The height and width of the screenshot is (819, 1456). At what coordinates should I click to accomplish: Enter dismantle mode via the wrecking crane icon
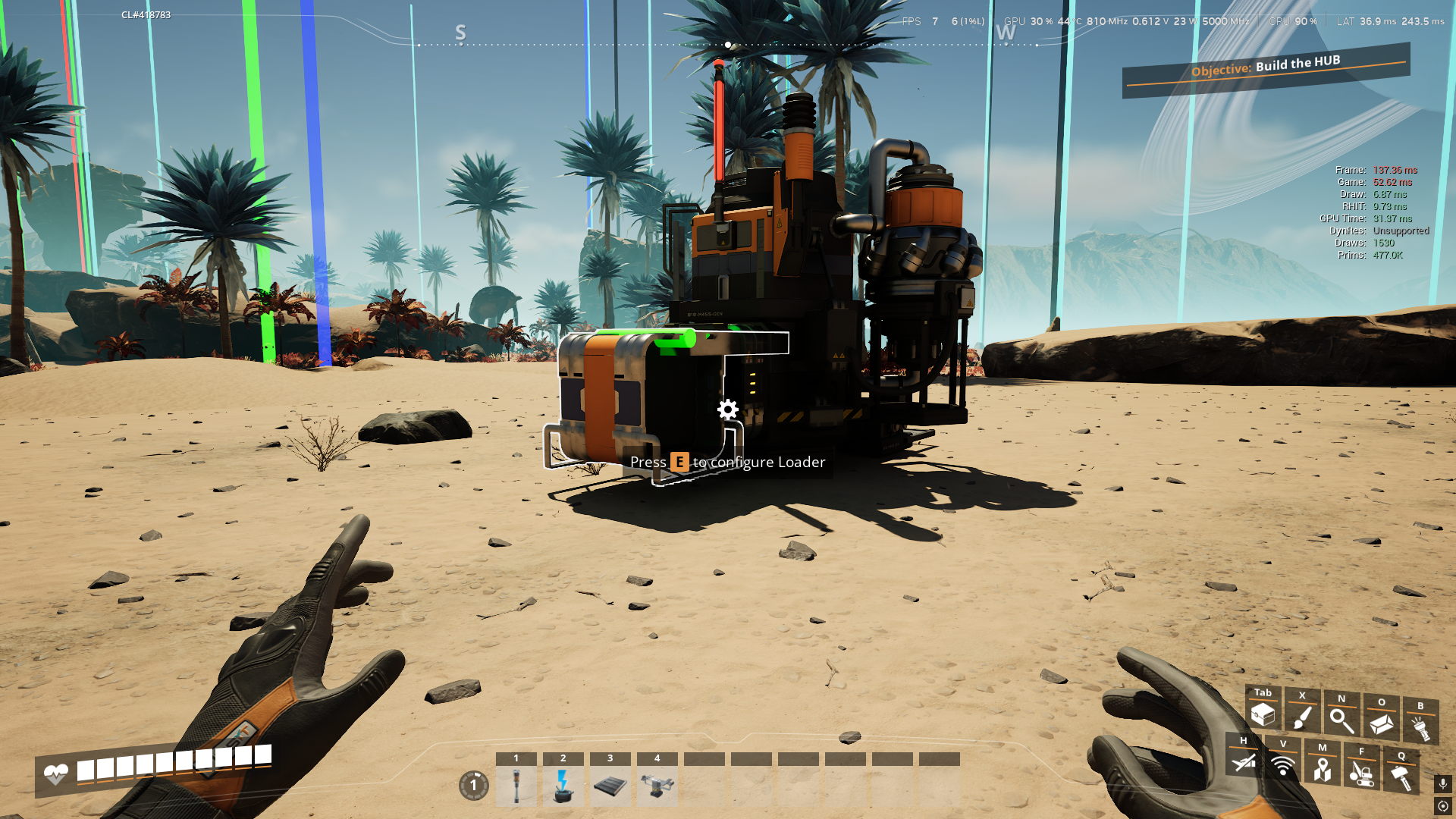pyautogui.click(x=1362, y=773)
